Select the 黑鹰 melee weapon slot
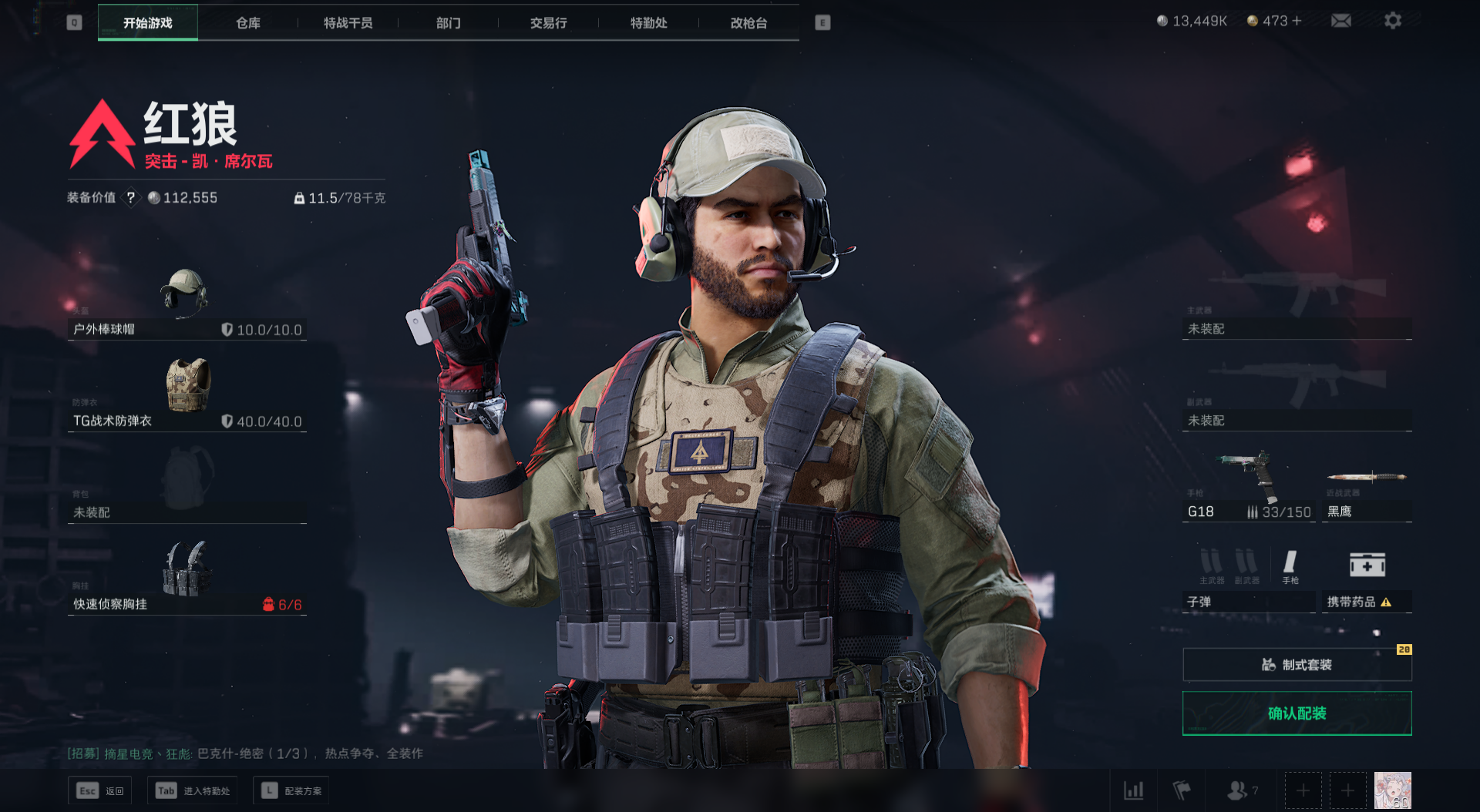Image resolution: width=1480 pixels, height=812 pixels. tap(1367, 492)
